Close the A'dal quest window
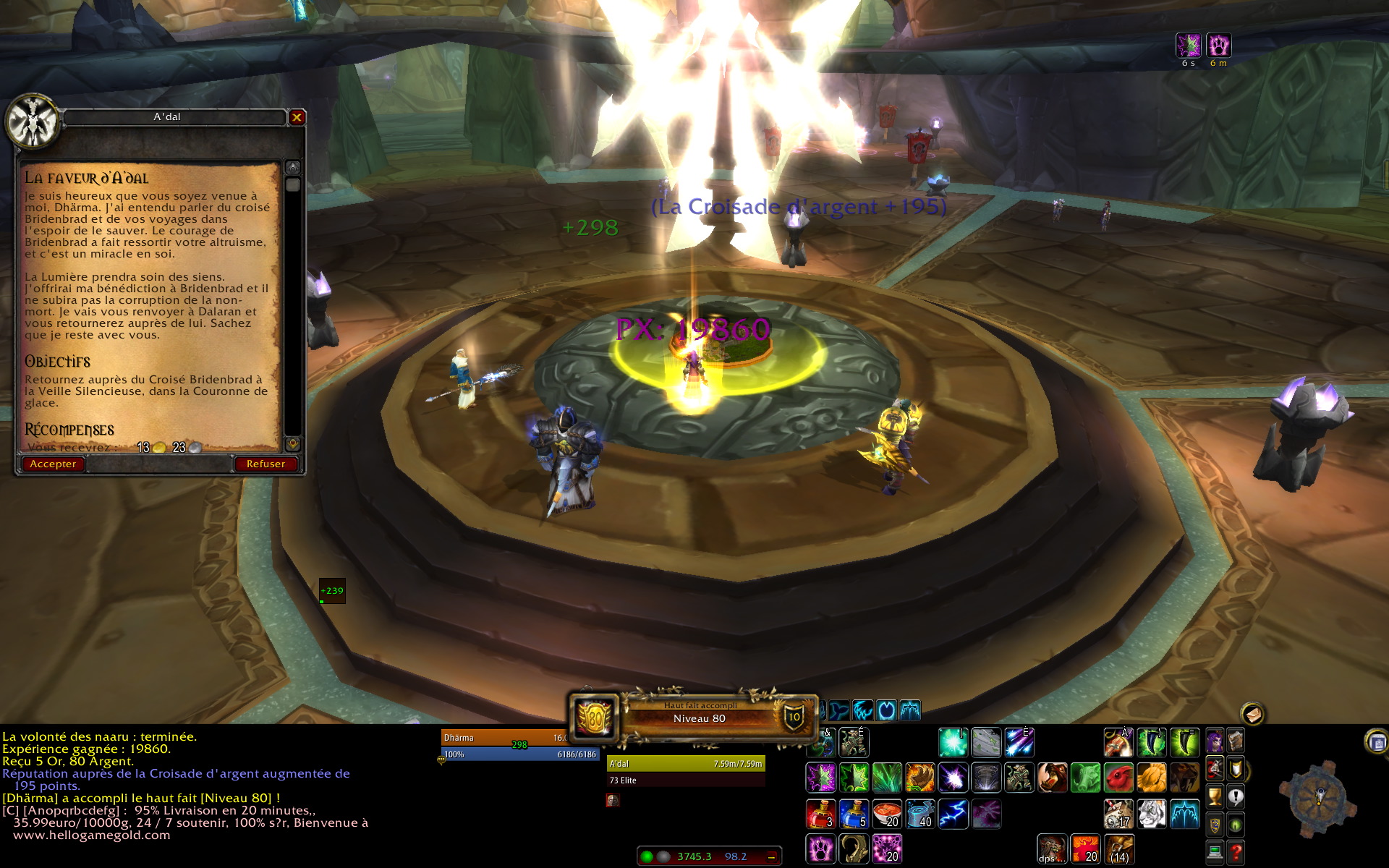 [x=297, y=117]
